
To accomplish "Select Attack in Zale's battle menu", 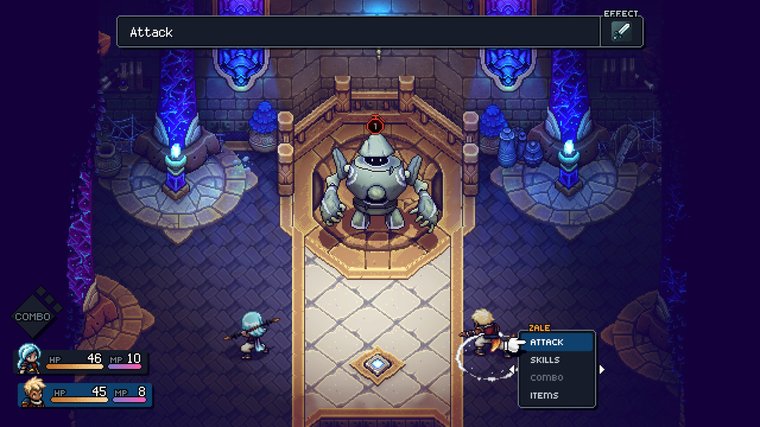I will 556,342.
